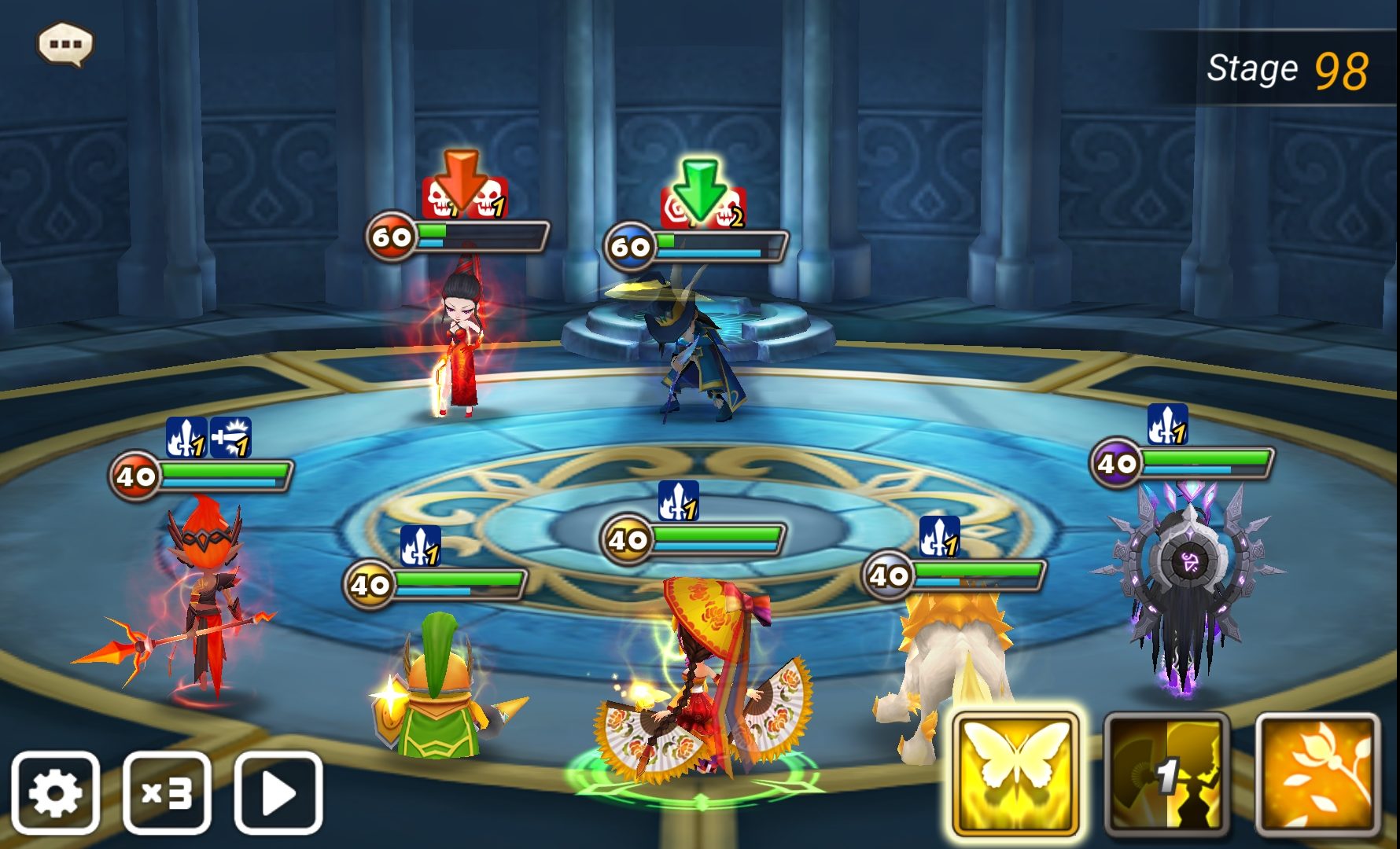Image resolution: width=1400 pixels, height=849 pixels.
Task: Open the chat speech bubble
Action: 65,44
